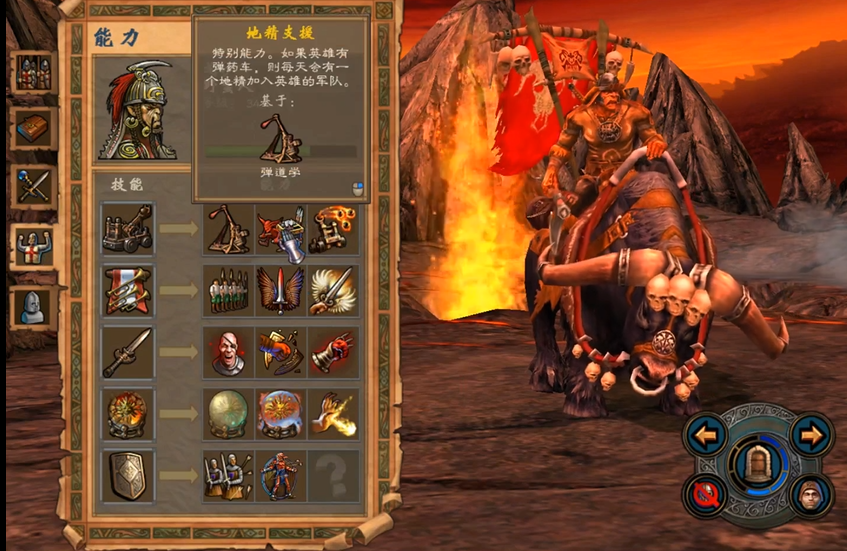Switch to the helmeted knight bust tab

pos(32,306)
